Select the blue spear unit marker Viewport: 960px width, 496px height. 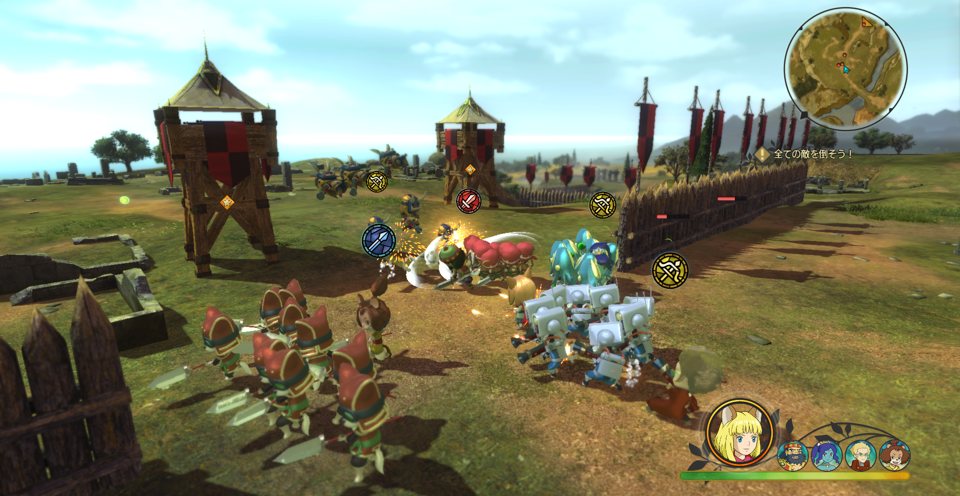pos(379,240)
